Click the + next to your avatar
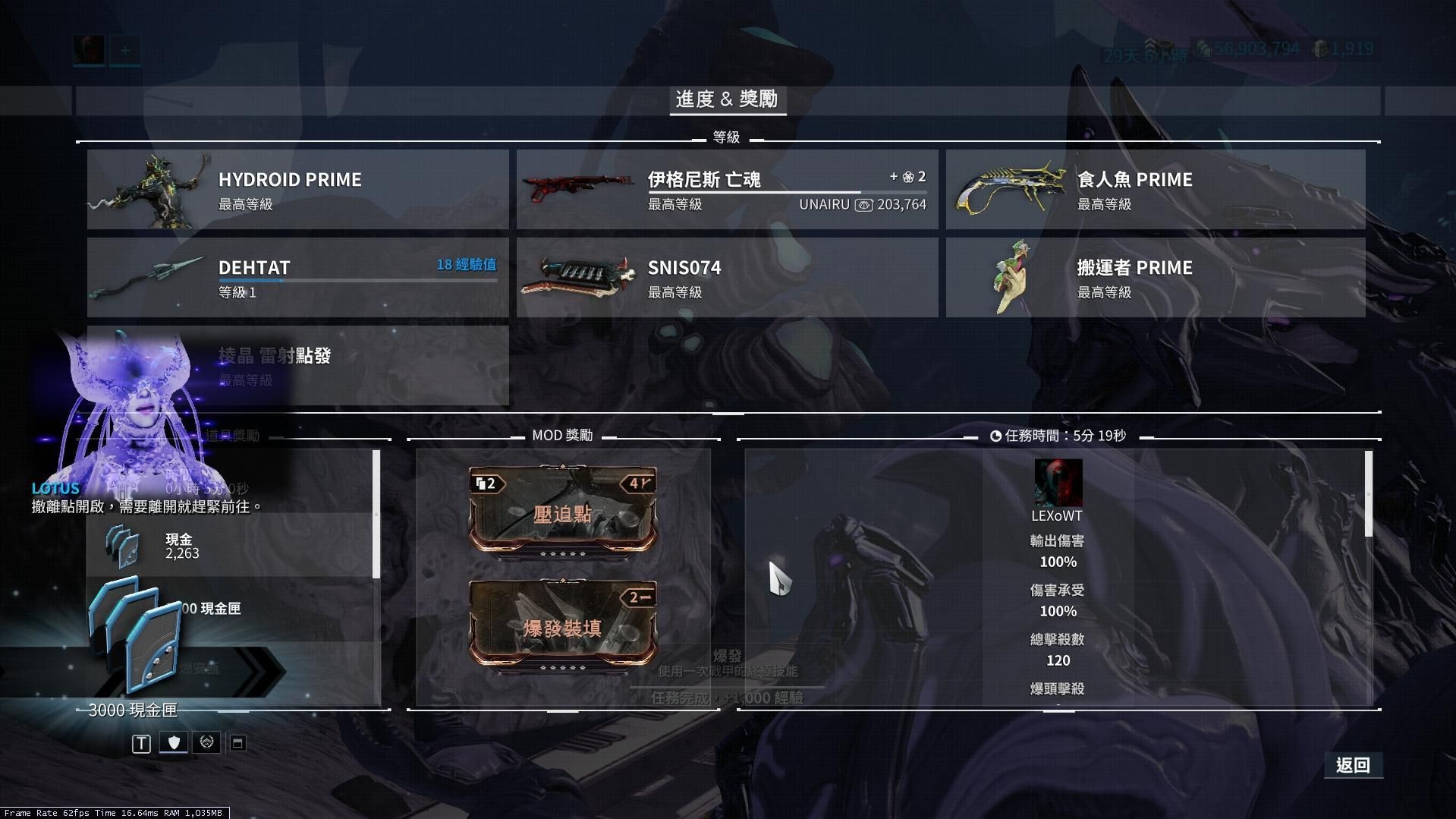 pos(124,50)
